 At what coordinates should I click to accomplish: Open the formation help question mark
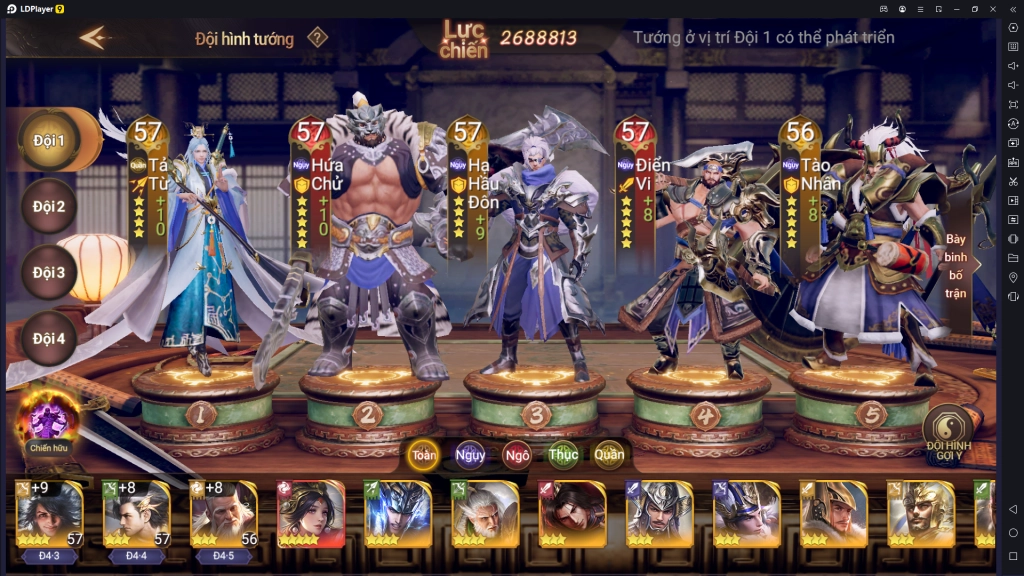click(317, 38)
